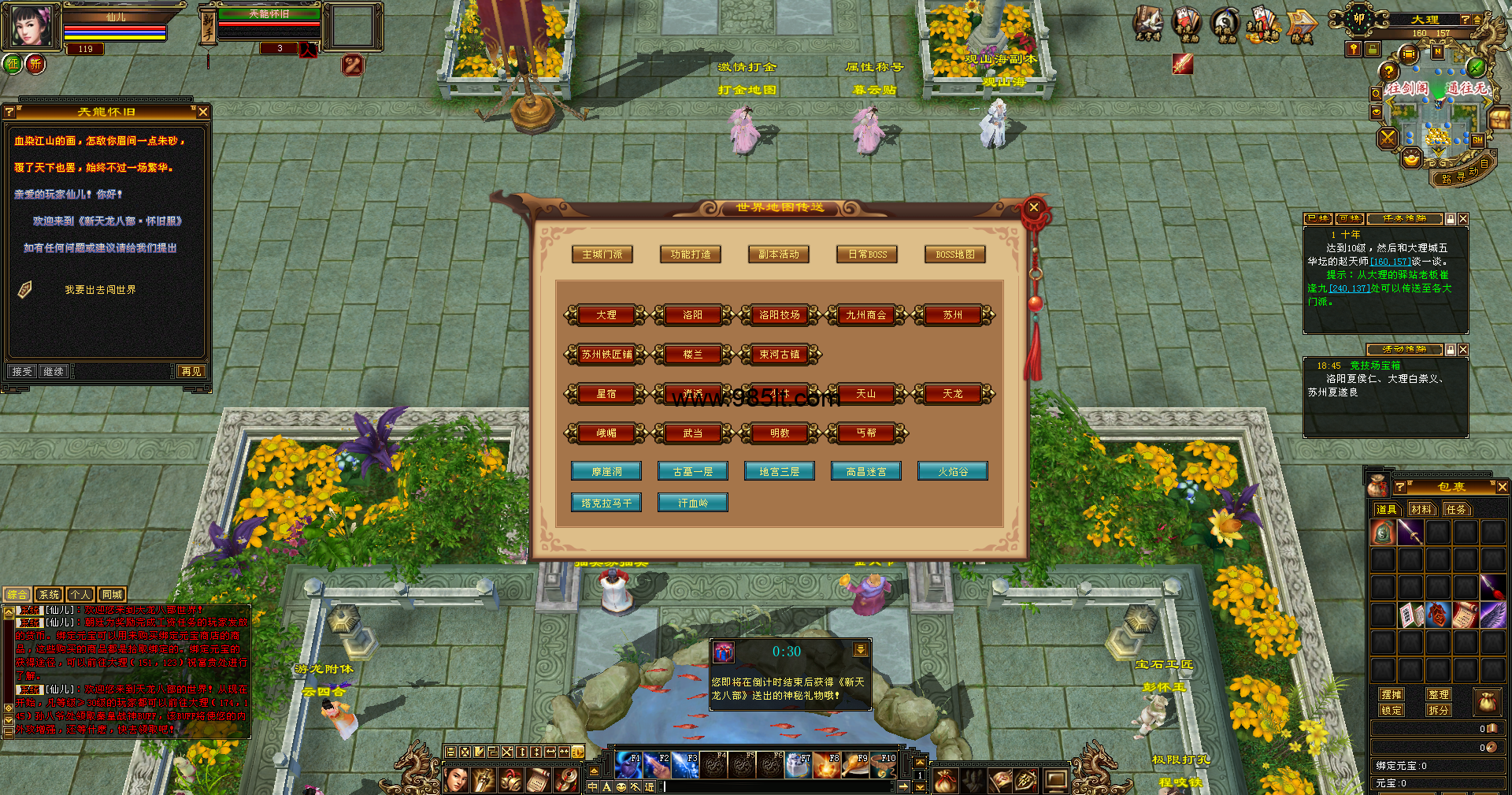Switch to the 功能打造 category

click(691, 254)
